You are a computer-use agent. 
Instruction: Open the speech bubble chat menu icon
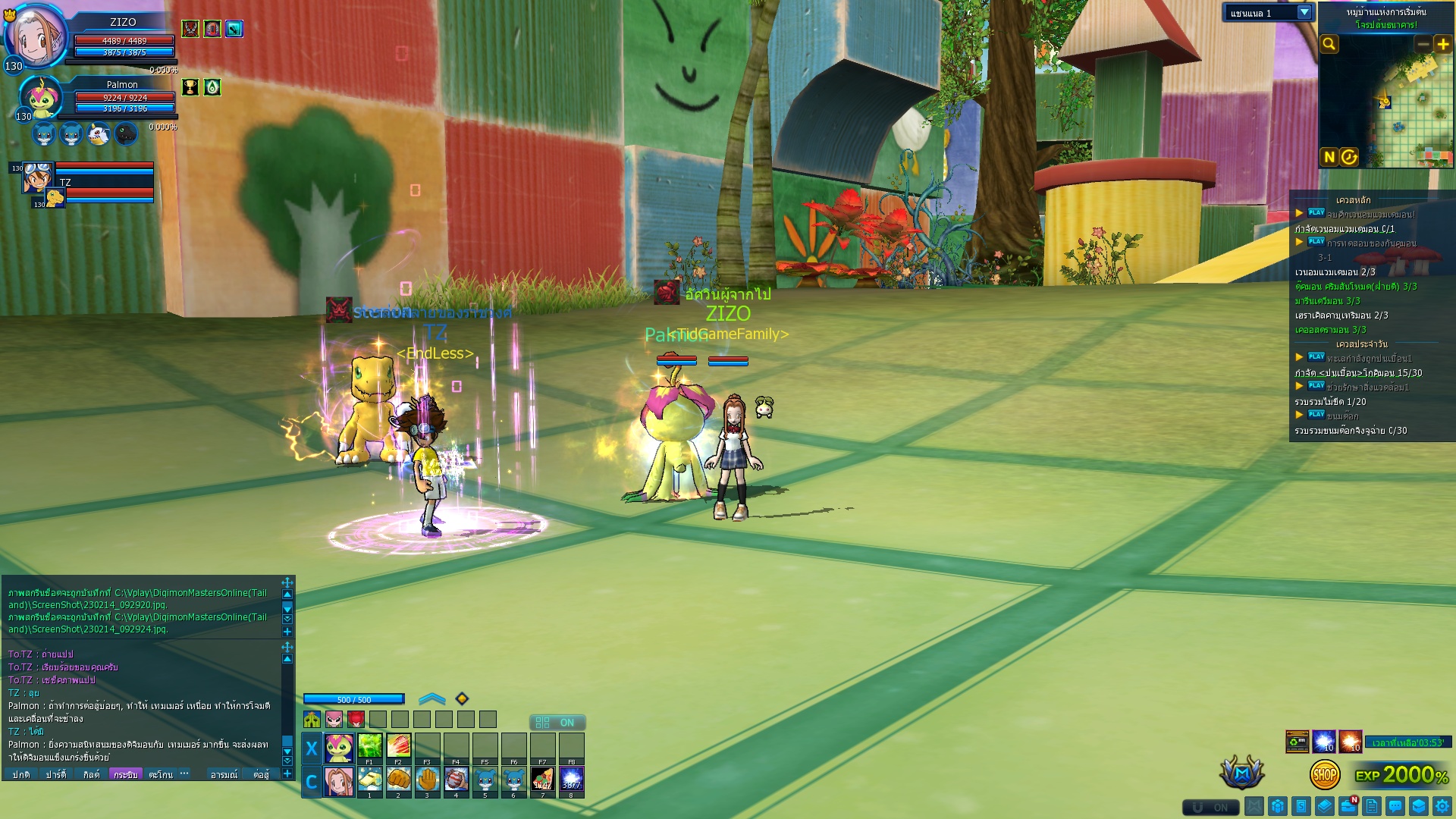tap(1395, 806)
